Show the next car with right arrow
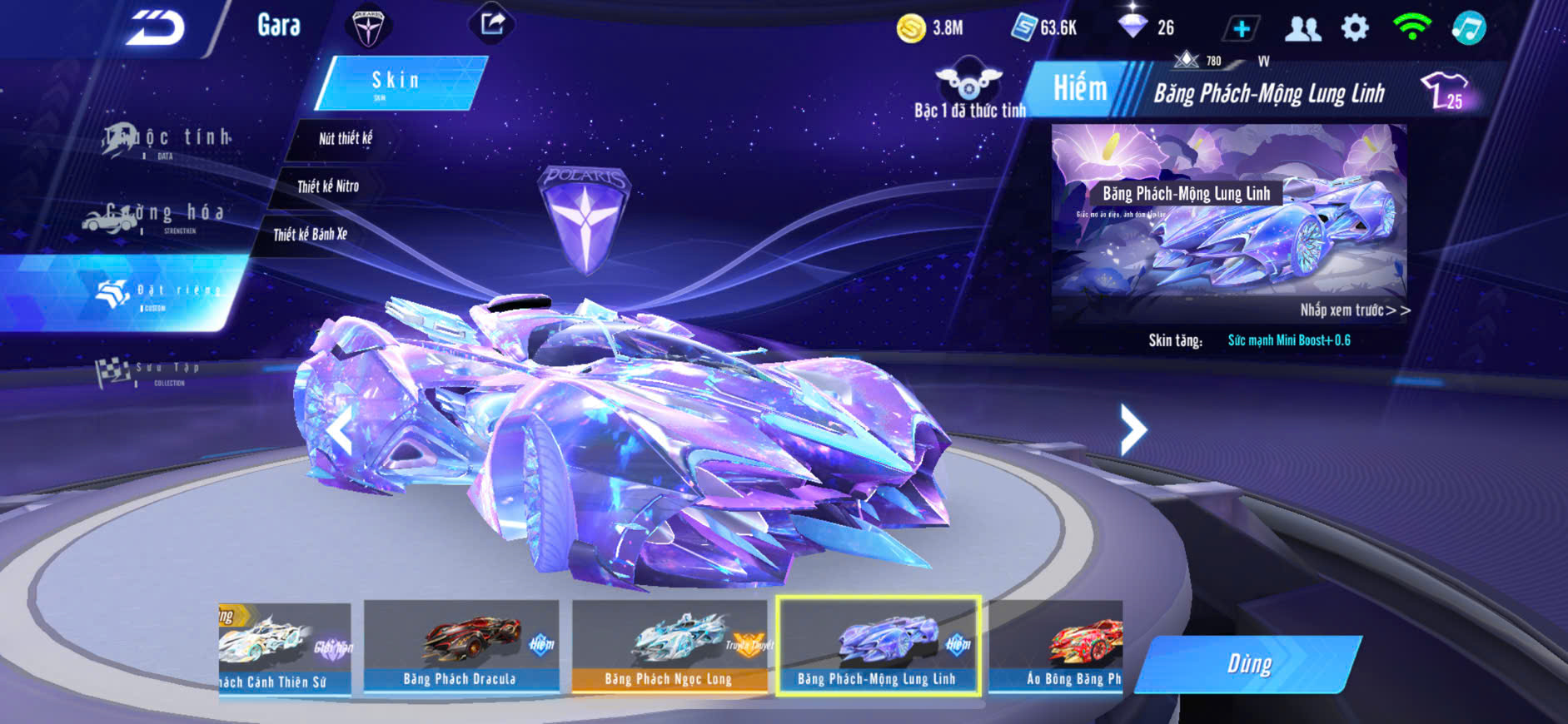The width and height of the screenshot is (1568, 724). point(1132,429)
